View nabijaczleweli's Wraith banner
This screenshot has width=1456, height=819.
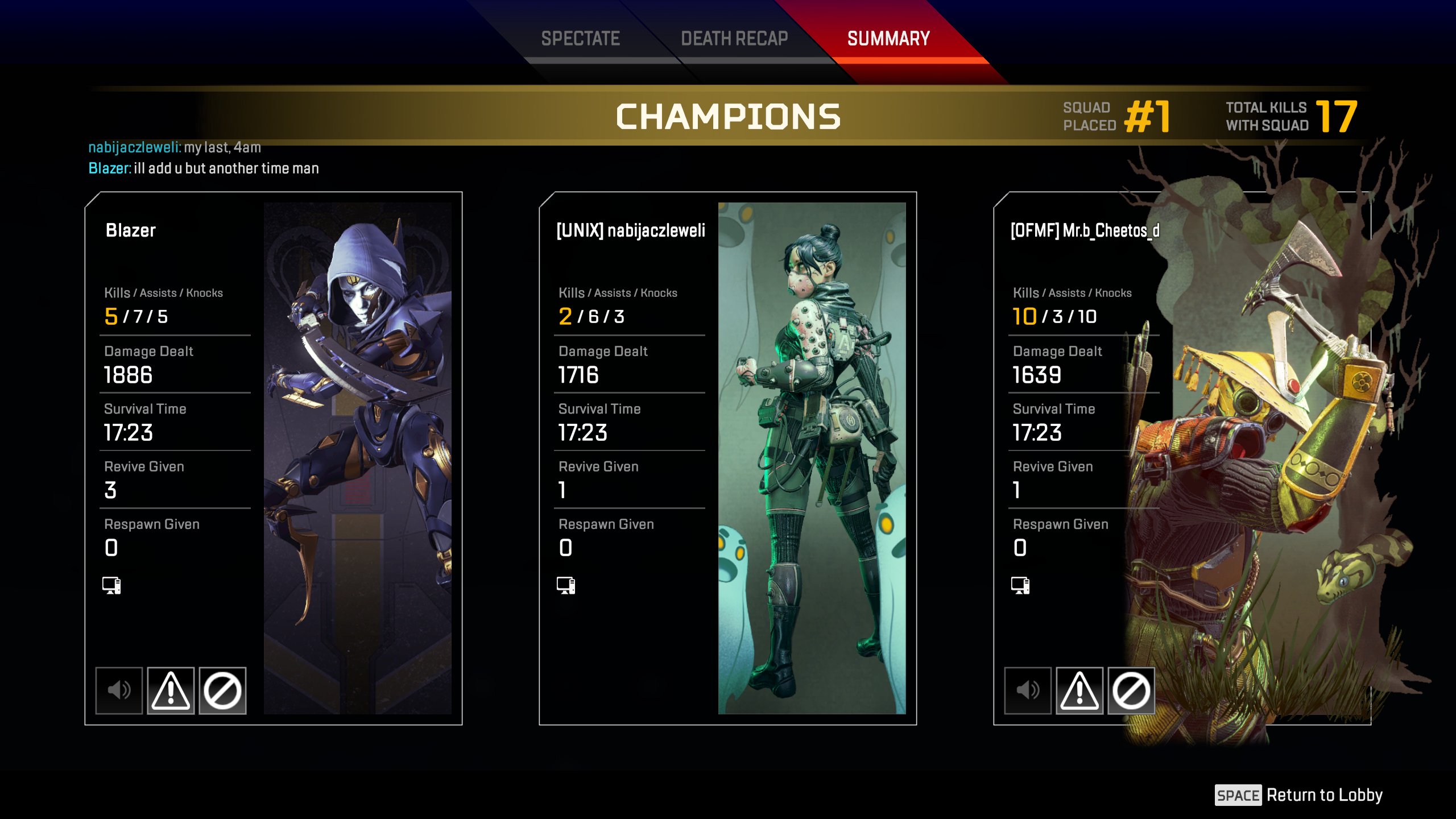812,458
